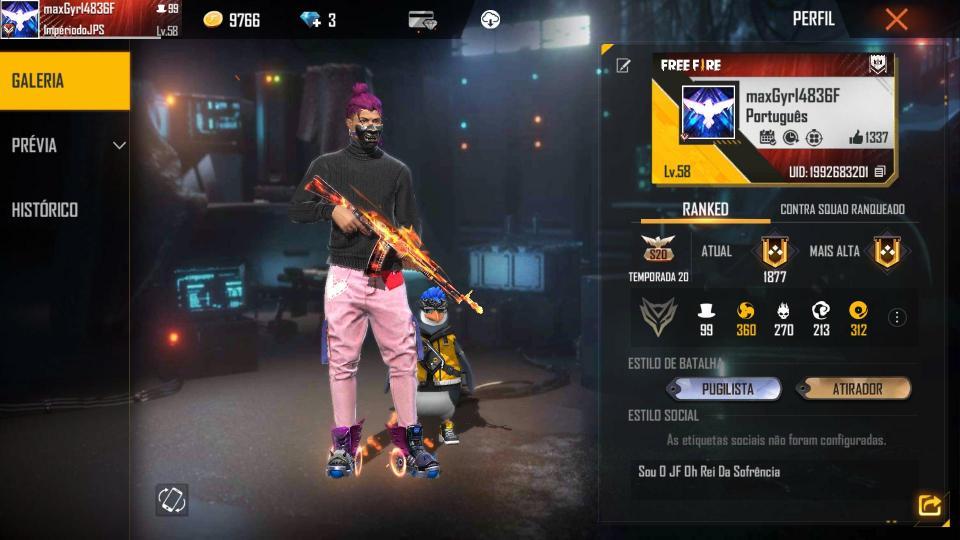Screen dimensions: 960x540
Task: Copy the UID using the copy icon
Action: tap(880, 172)
